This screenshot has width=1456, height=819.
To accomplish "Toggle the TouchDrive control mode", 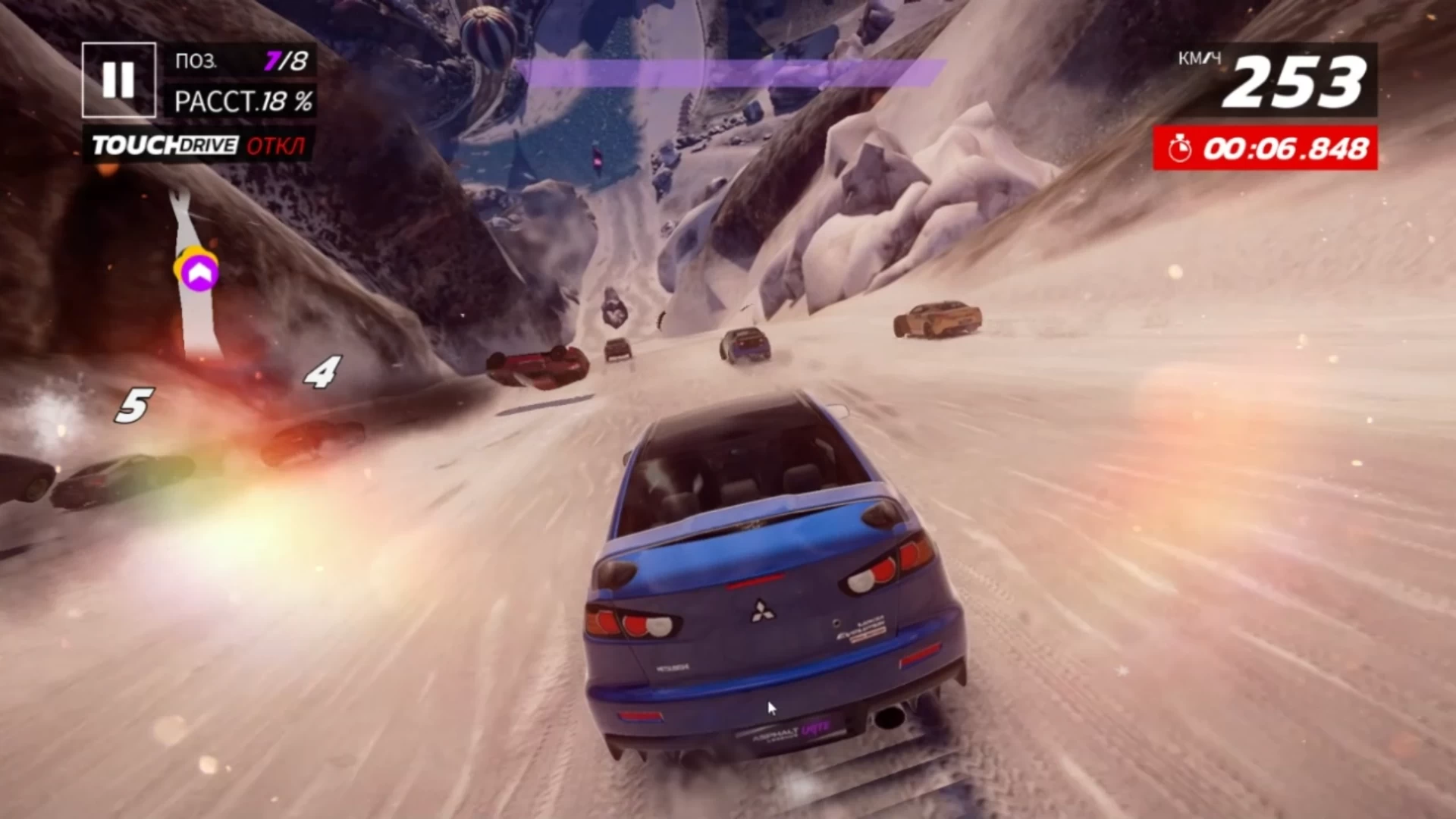I will coord(199,145).
